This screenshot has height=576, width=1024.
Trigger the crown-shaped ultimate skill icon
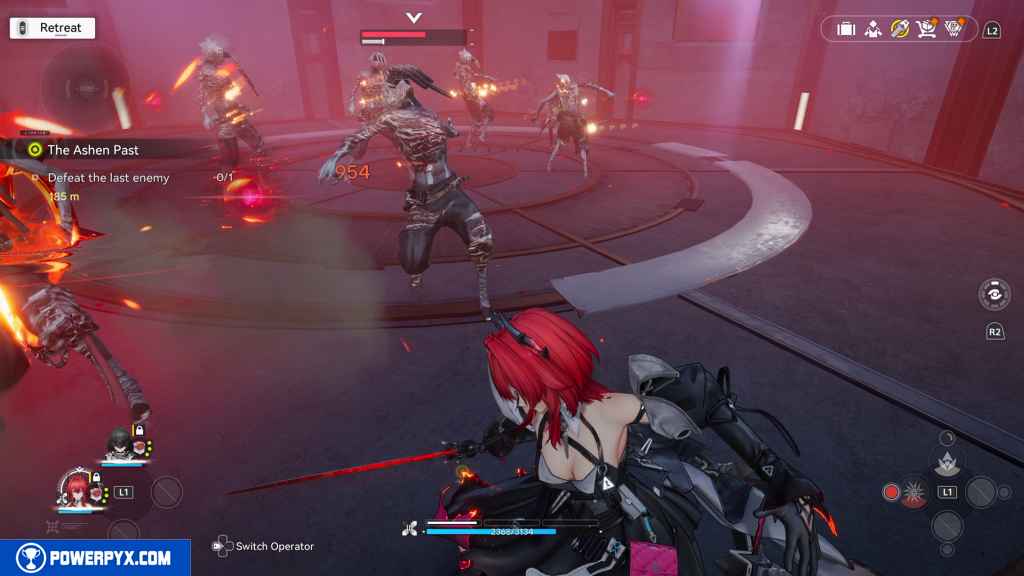[x=946, y=461]
